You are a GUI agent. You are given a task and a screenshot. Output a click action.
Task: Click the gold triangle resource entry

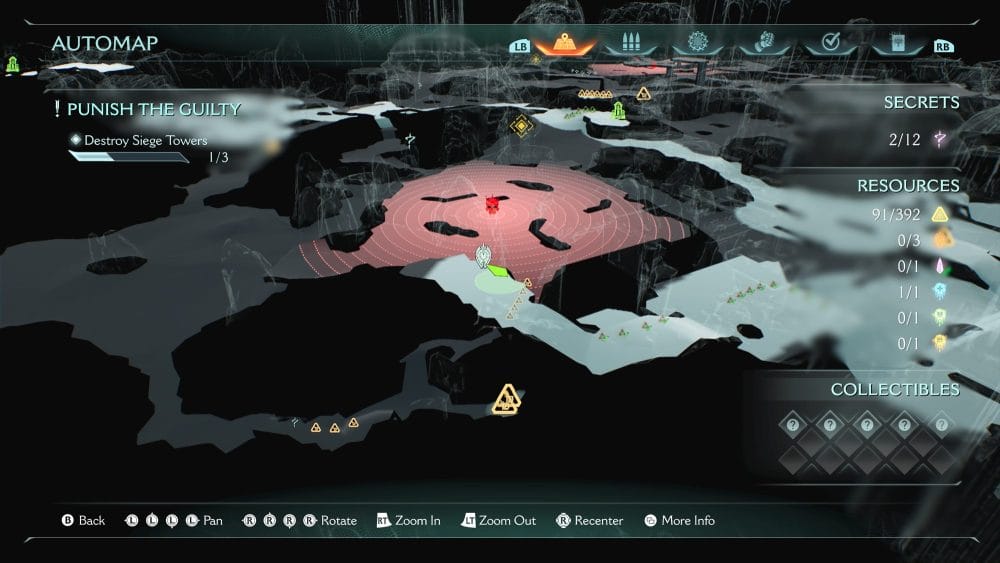pyautogui.click(x=940, y=213)
